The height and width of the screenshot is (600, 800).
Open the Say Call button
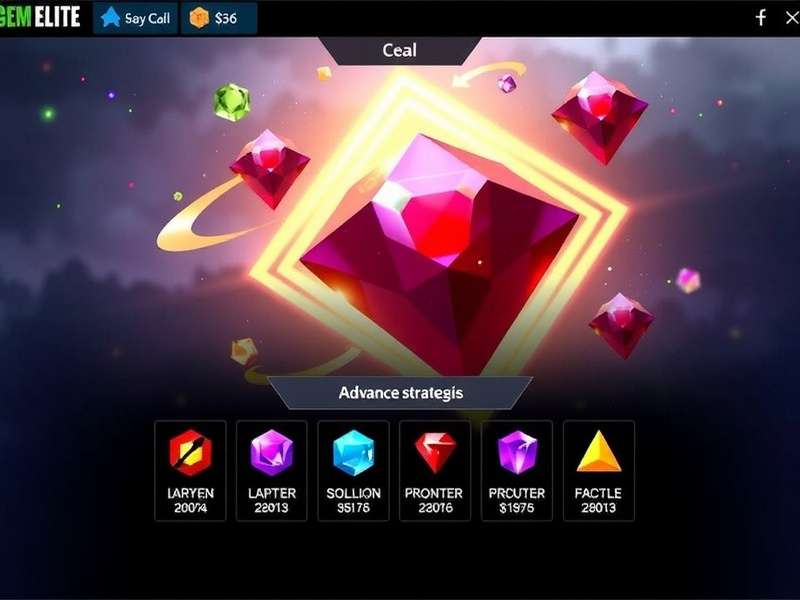tap(135, 18)
